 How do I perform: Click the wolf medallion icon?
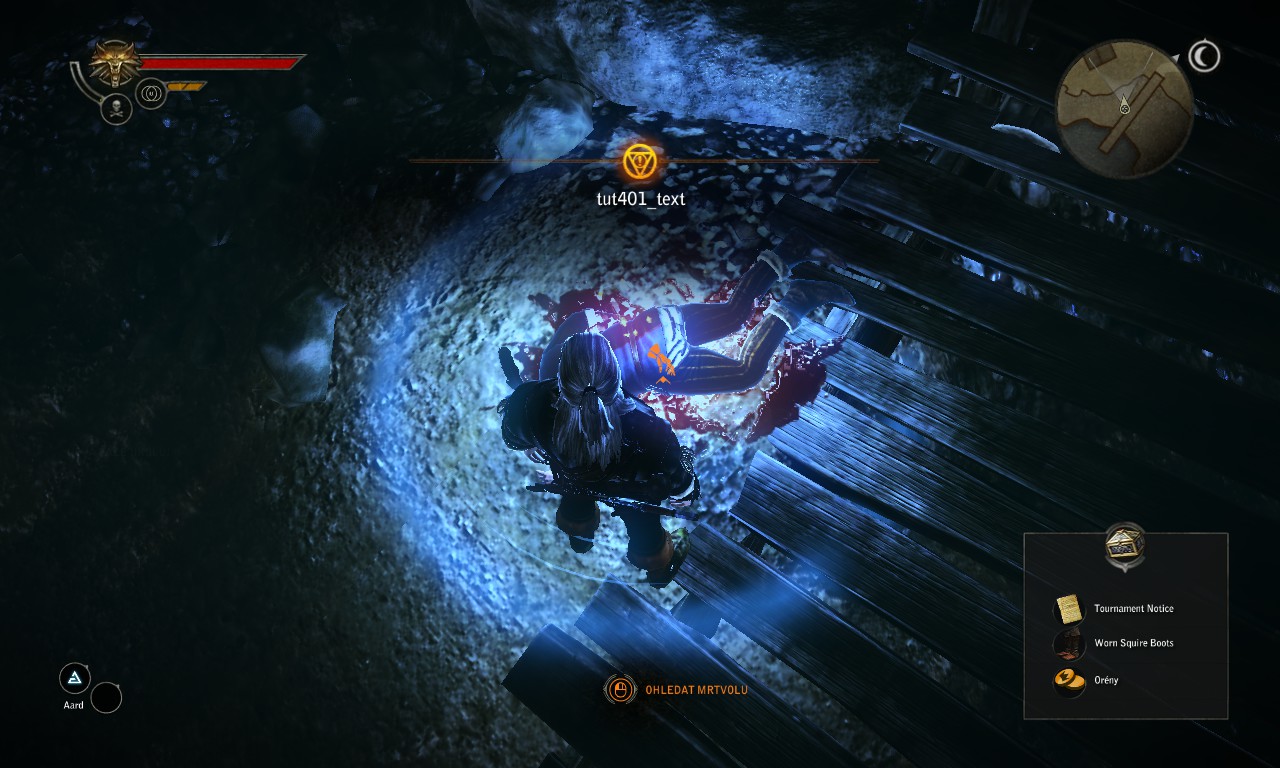tap(115, 64)
